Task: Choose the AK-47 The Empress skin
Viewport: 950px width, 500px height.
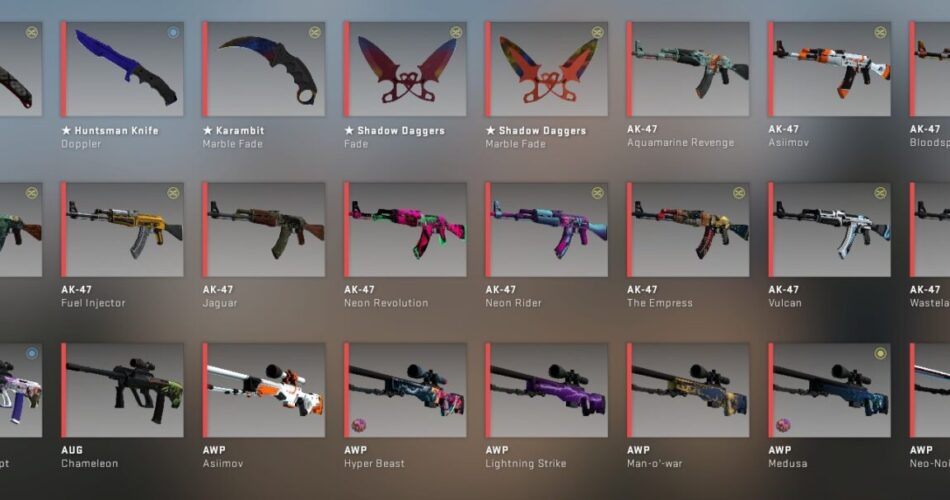Action: [690, 229]
